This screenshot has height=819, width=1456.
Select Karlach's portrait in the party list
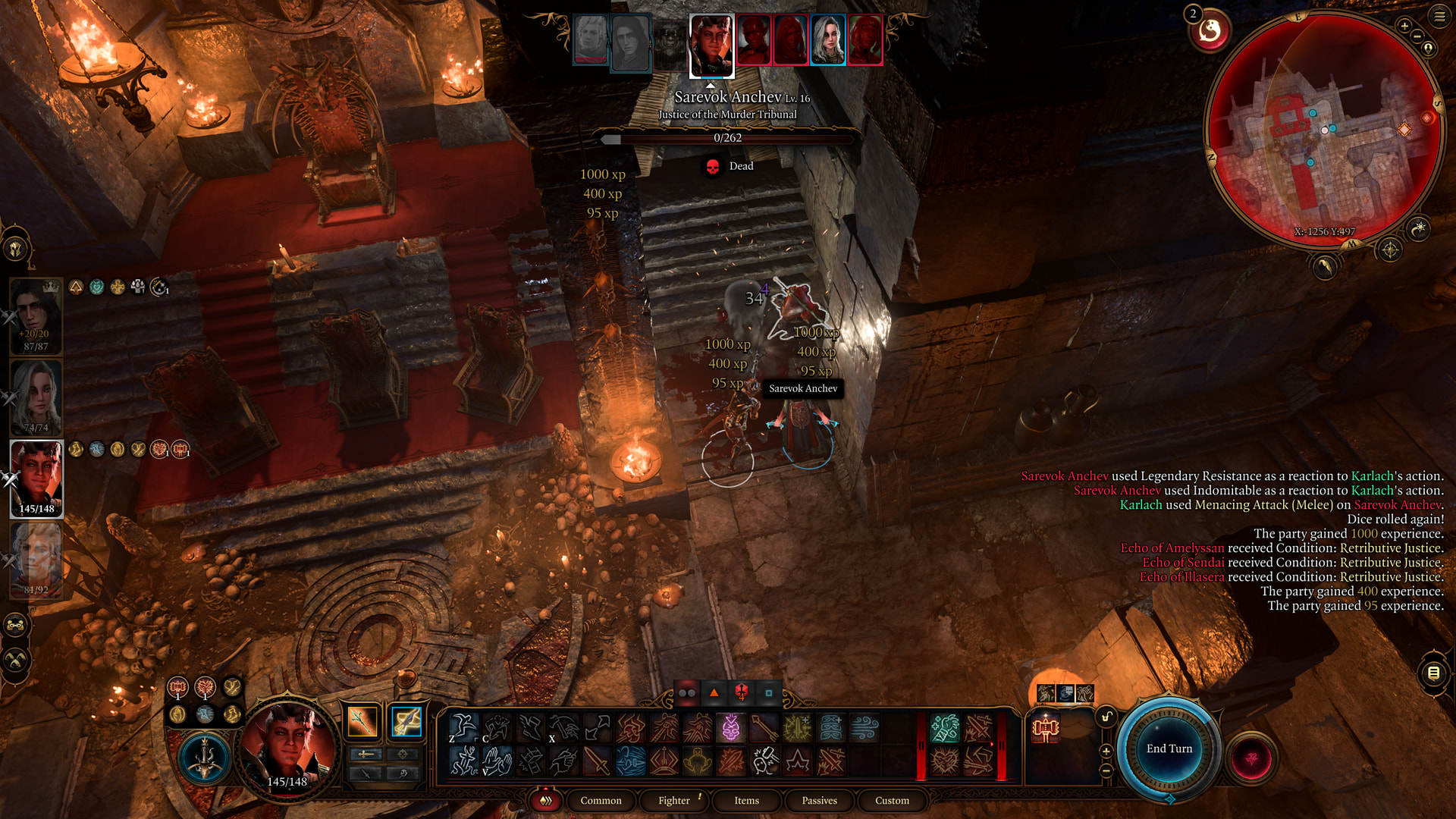tap(36, 478)
